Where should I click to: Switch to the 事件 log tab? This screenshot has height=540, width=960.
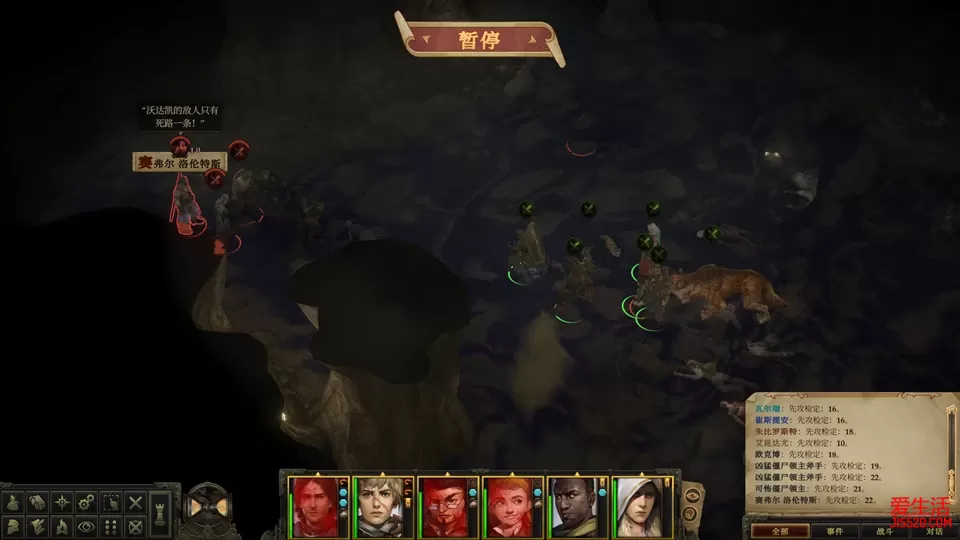click(835, 531)
